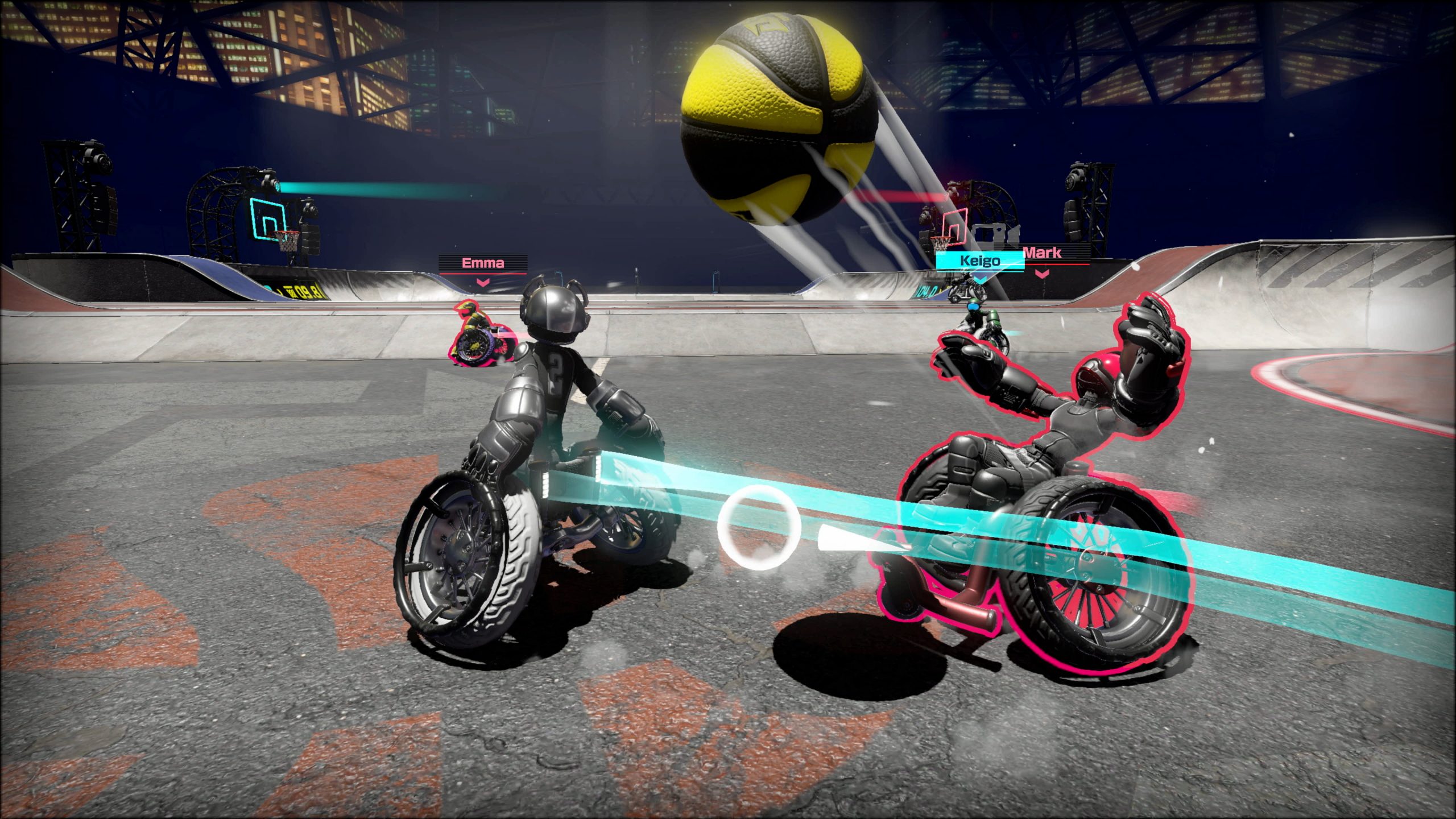Click Keigo's cyan name tag
The height and width of the screenshot is (819, 1456).
point(979,261)
